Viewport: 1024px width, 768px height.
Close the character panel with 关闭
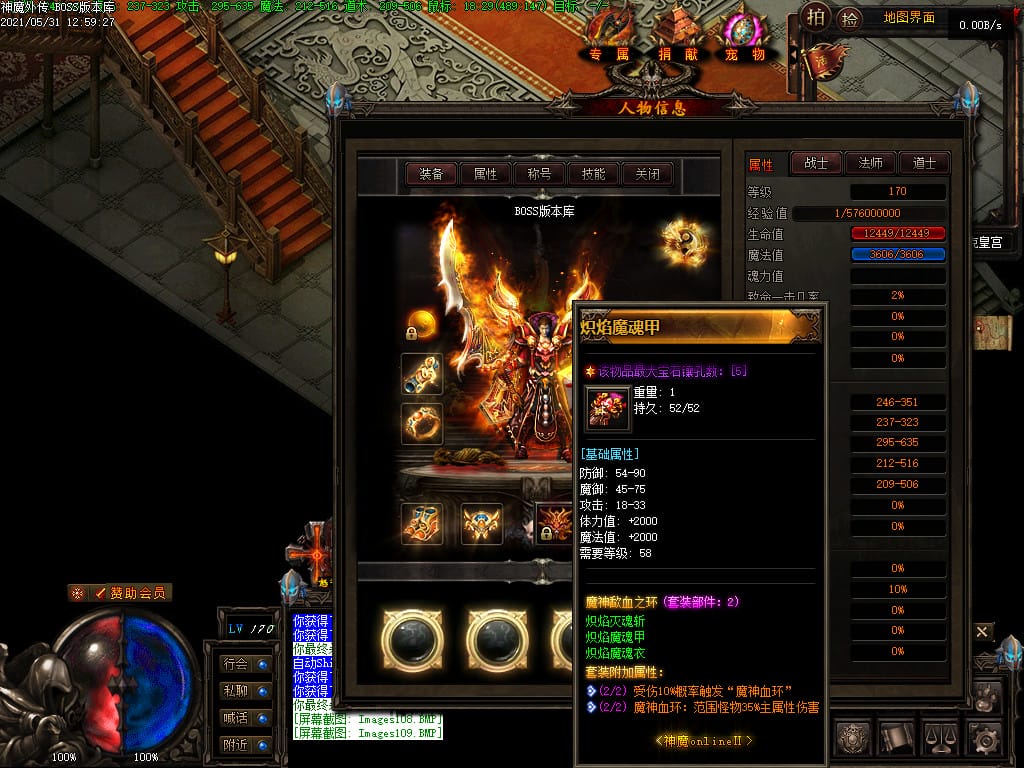pos(647,174)
